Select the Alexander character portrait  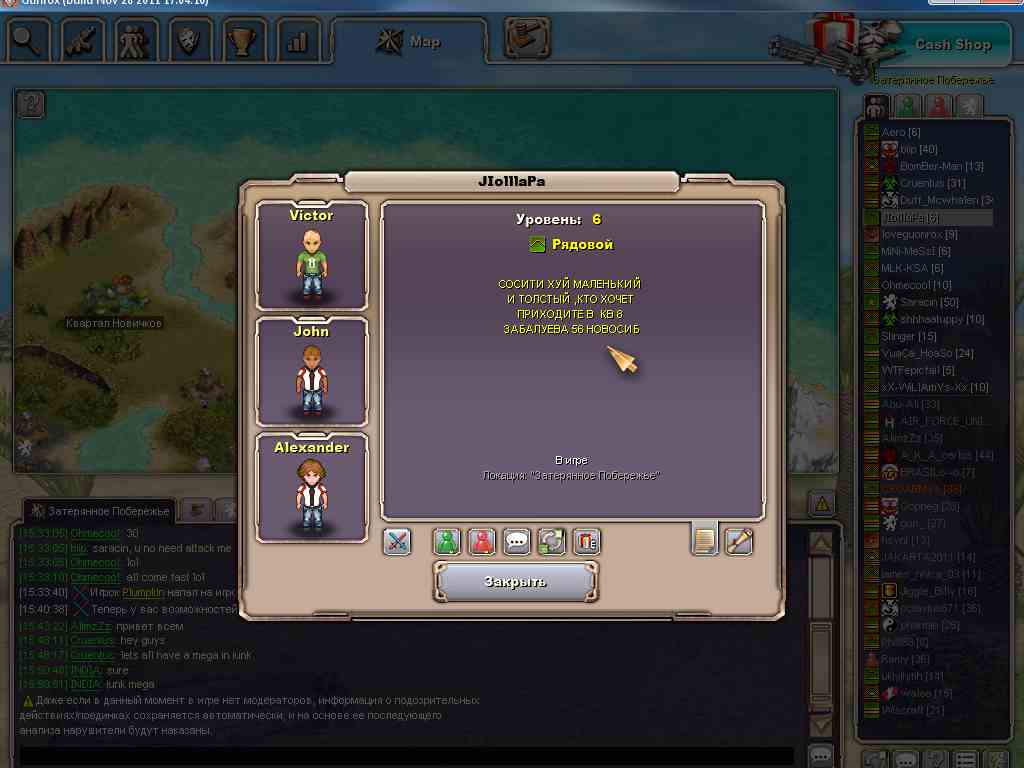[312, 488]
